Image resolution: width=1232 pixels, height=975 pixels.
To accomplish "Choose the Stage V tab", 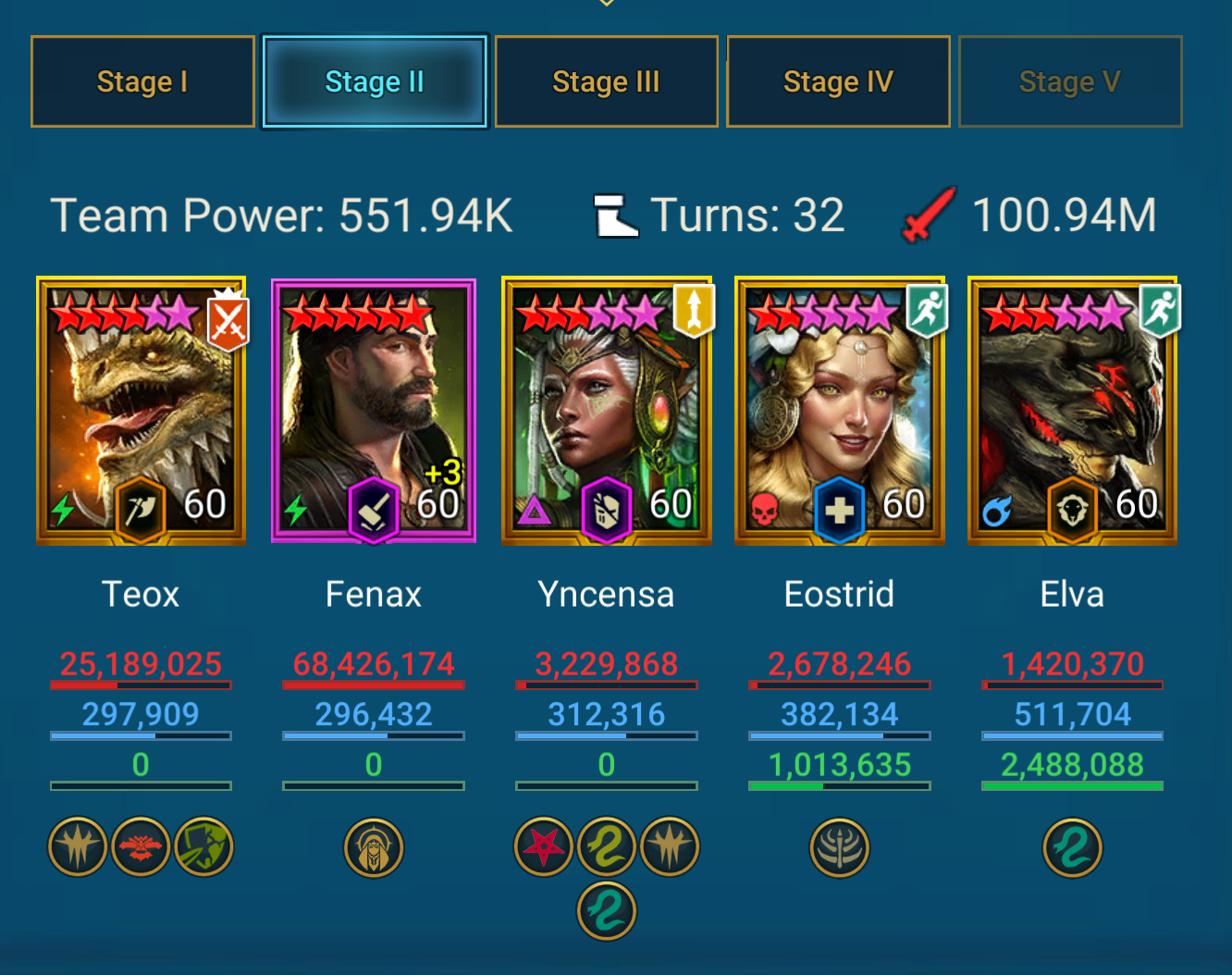I will pos(1070,81).
